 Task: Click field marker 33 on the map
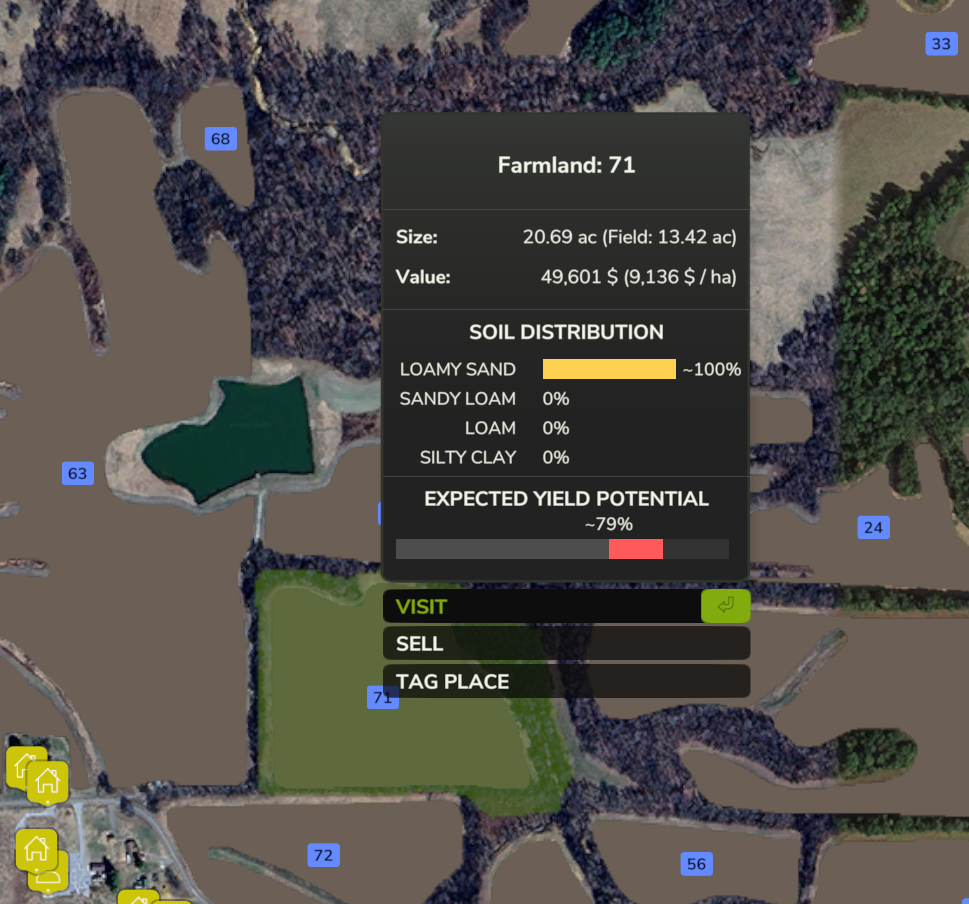[941, 44]
